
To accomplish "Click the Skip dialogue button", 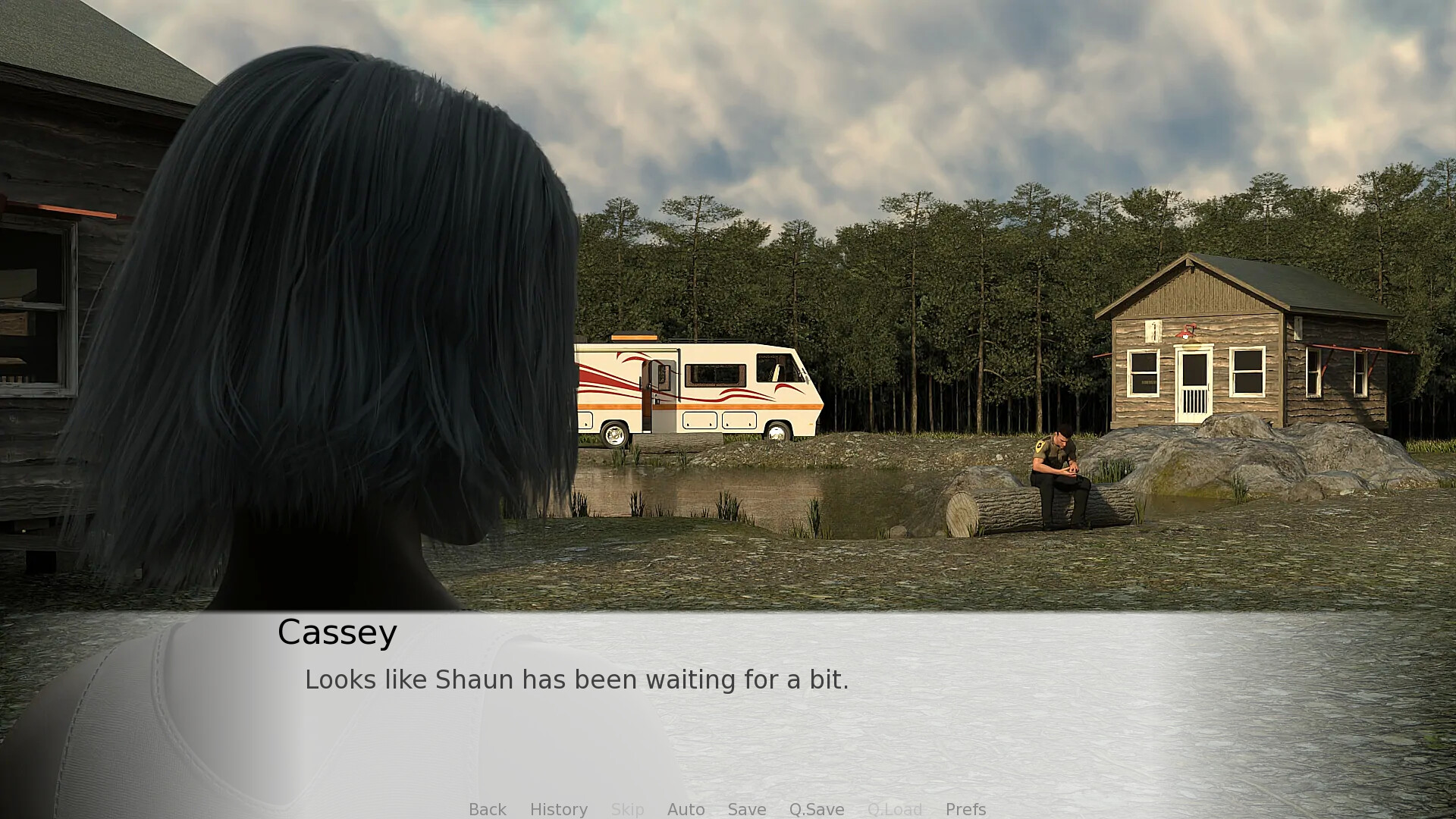I will click(x=627, y=809).
